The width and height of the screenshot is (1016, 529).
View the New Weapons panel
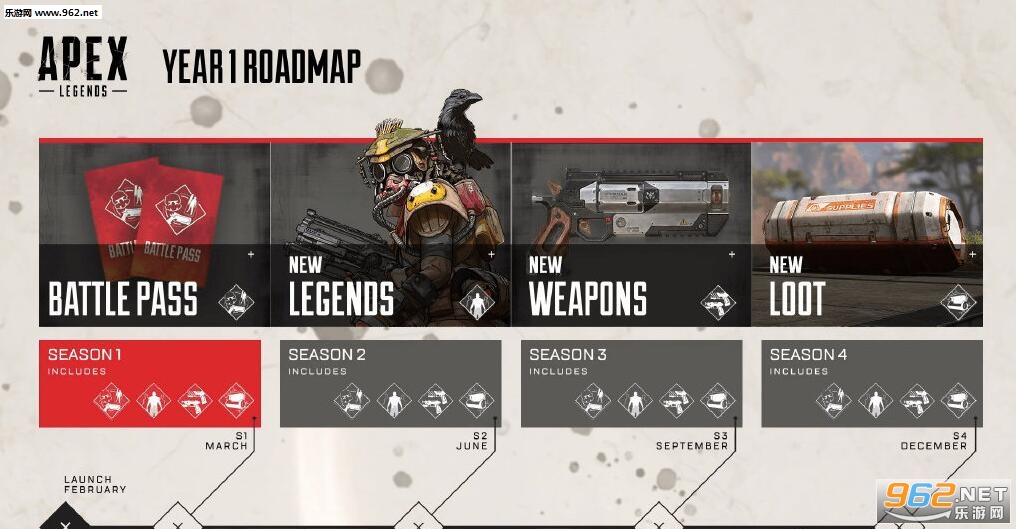[630, 235]
